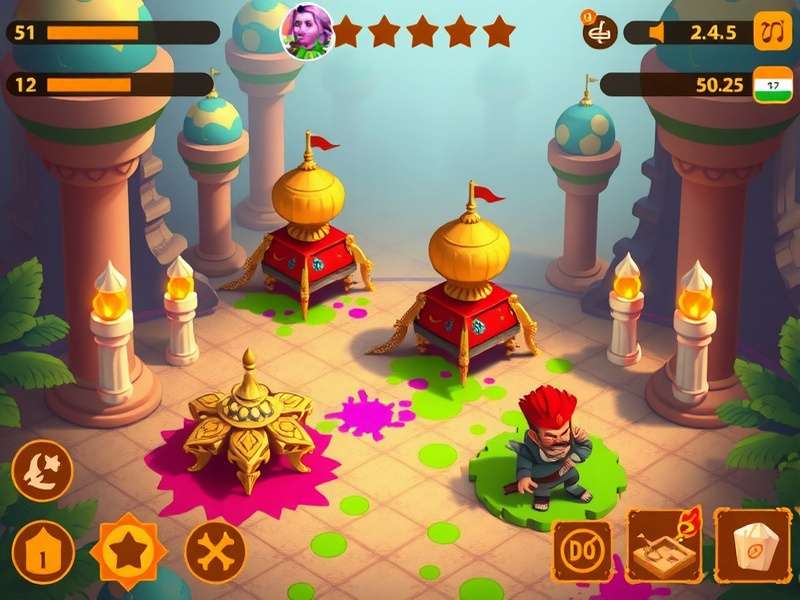This screenshot has width=800, height=600.
Task: Open the round swirl icon with notification badge
Action: click(x=600, y=32)
